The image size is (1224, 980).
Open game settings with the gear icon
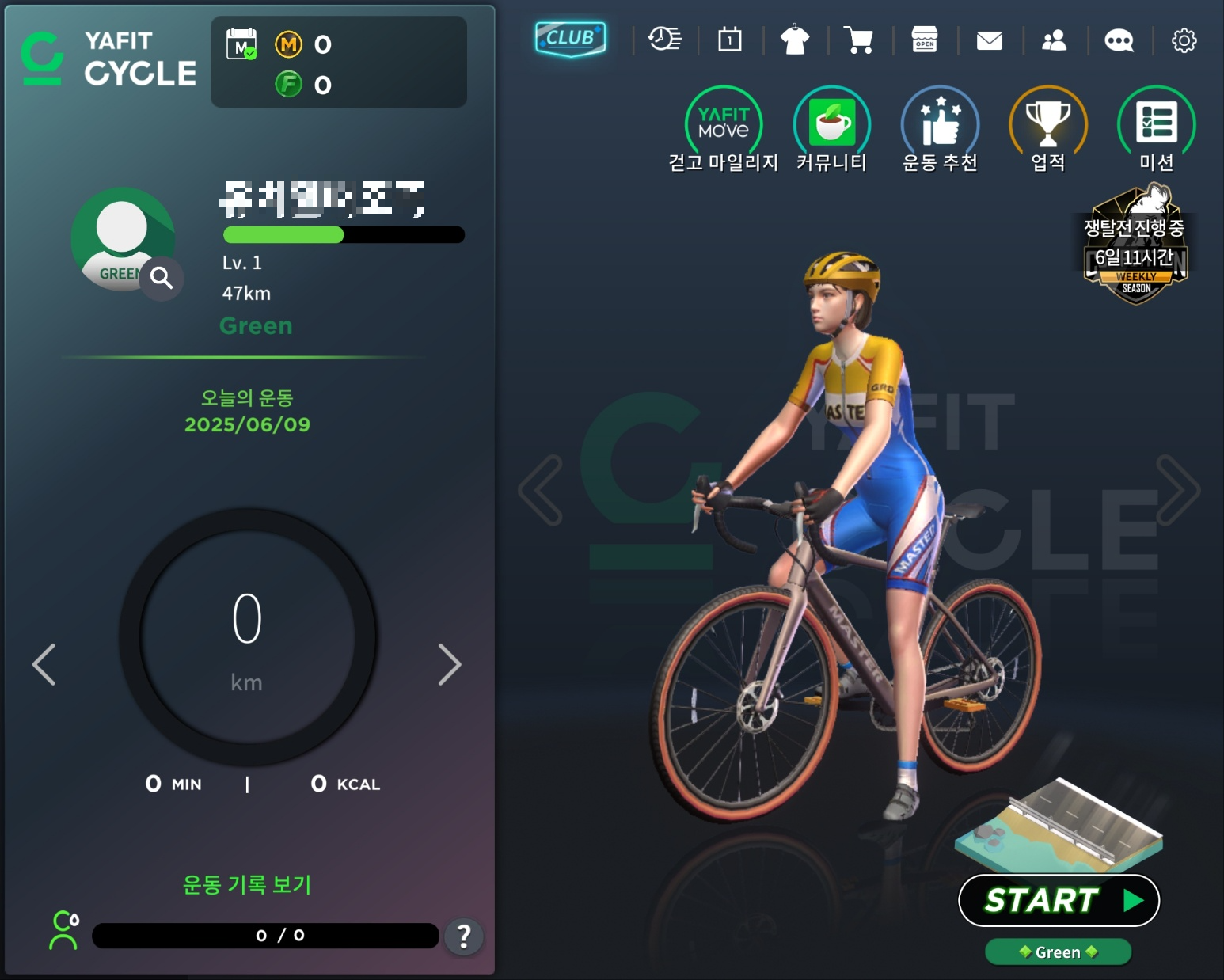point(1184,39)
